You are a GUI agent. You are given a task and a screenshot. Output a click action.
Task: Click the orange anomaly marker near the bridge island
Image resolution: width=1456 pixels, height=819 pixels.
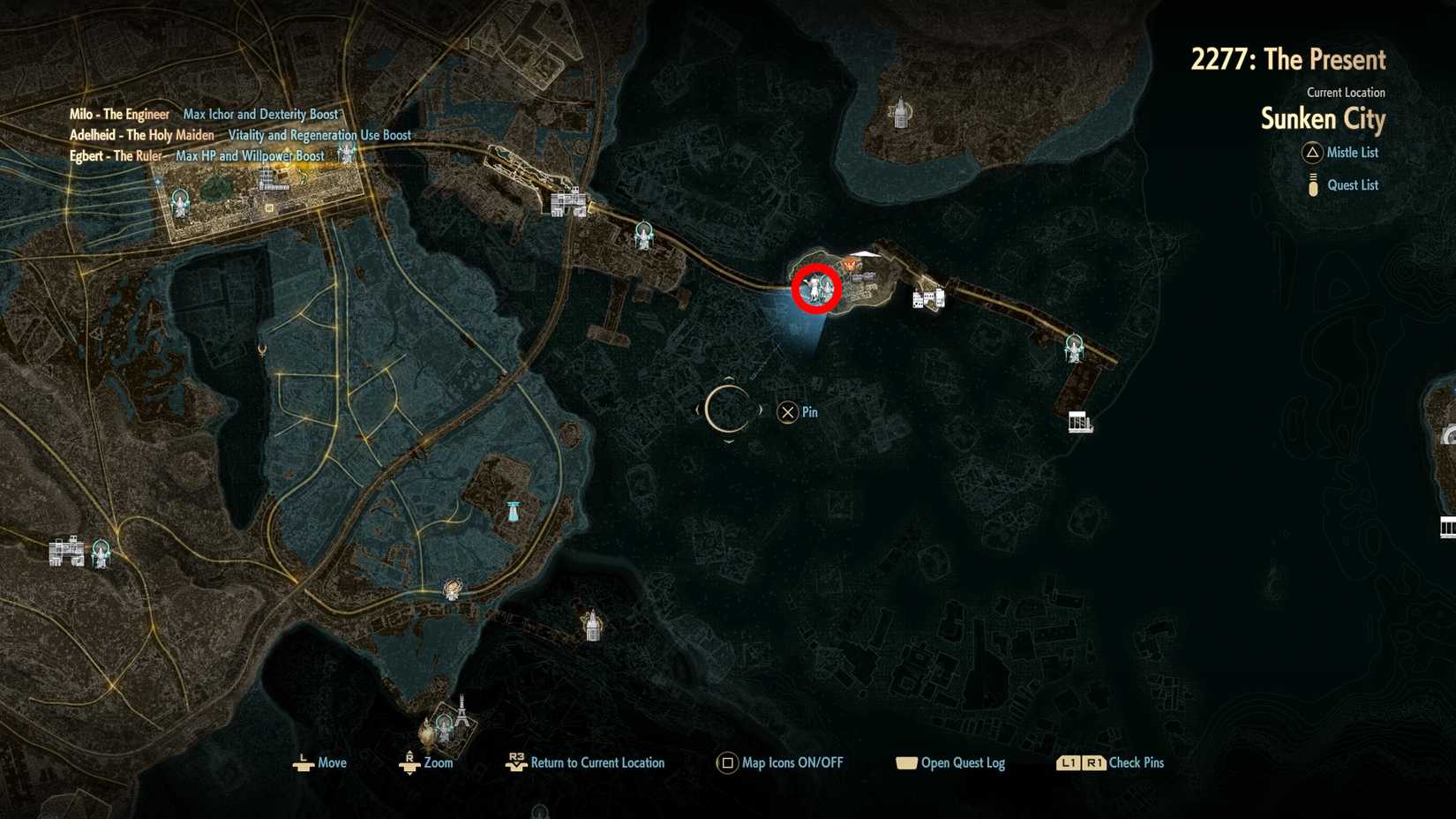tap(850, 263)
